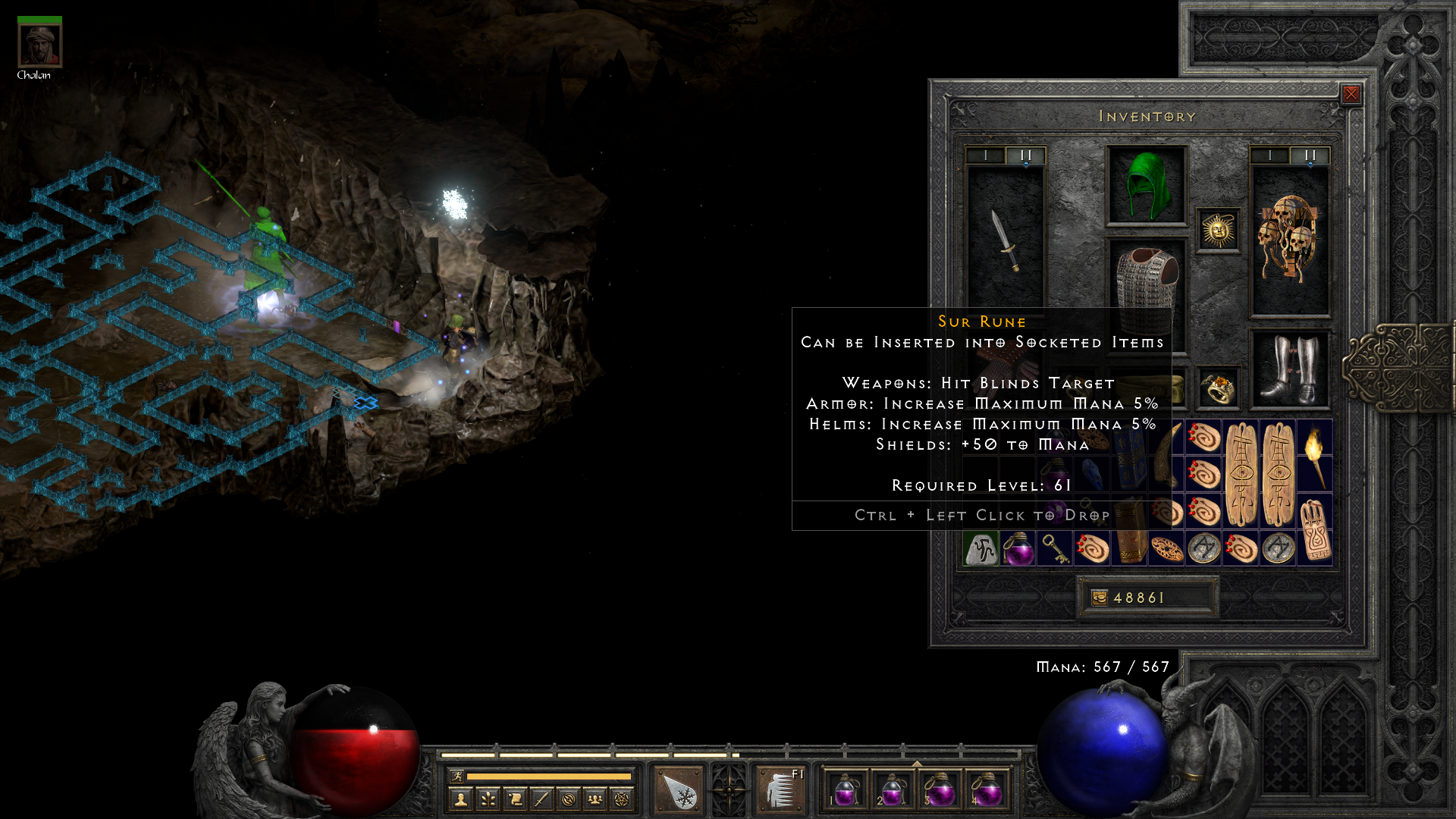Switch the left weapon swap to tab I

(x=985, y=155)
